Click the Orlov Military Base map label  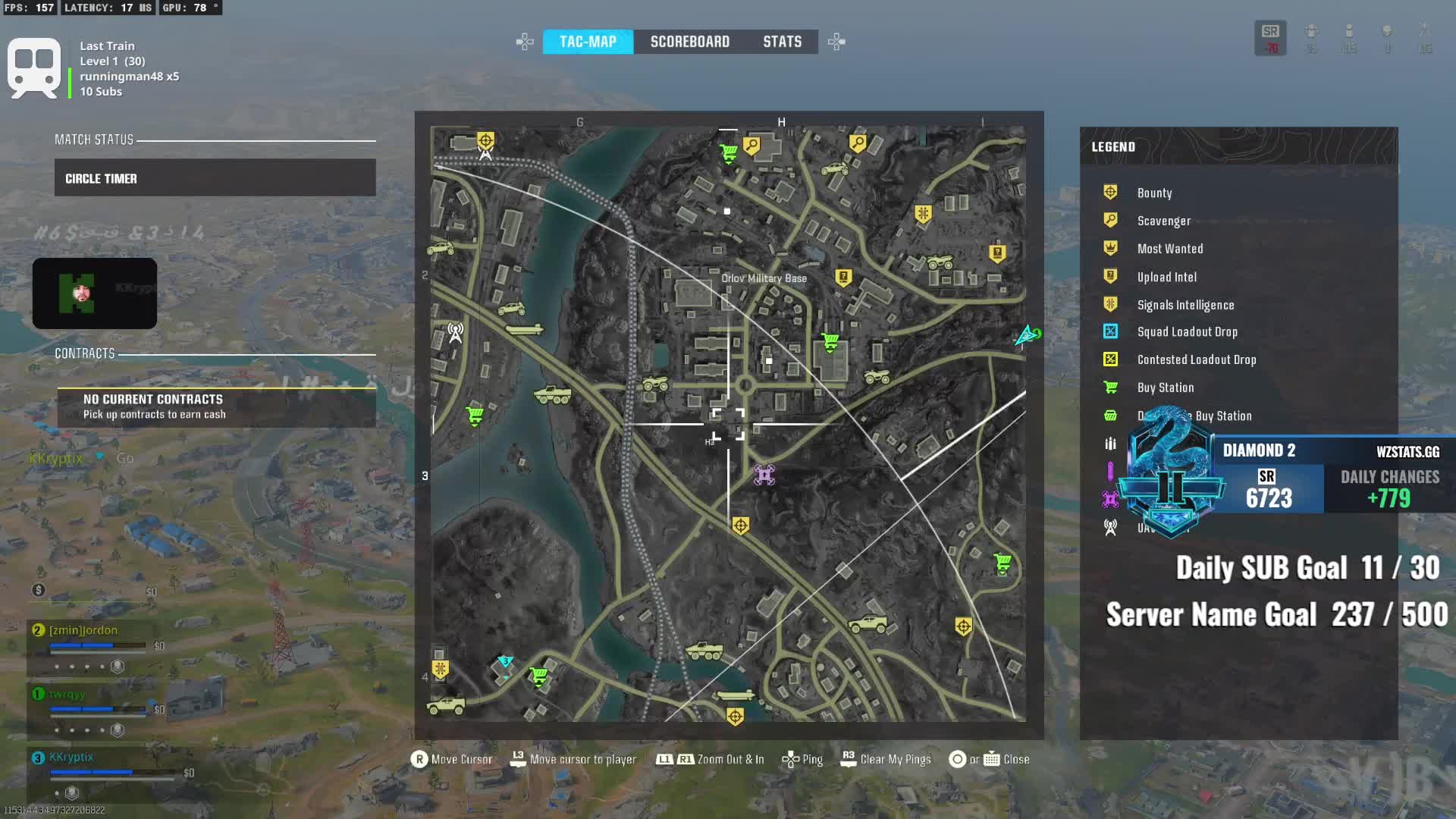(x=764, y=278)
